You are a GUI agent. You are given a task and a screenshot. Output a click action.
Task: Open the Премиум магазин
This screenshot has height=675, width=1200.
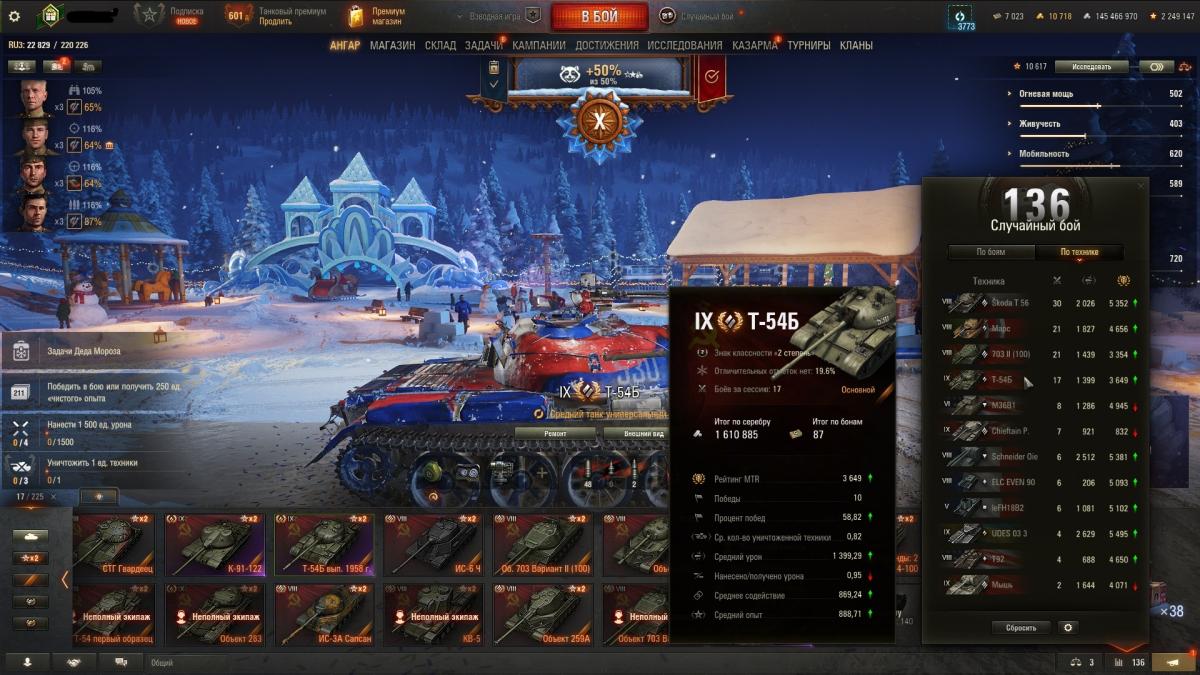click(x=378, y=16)
